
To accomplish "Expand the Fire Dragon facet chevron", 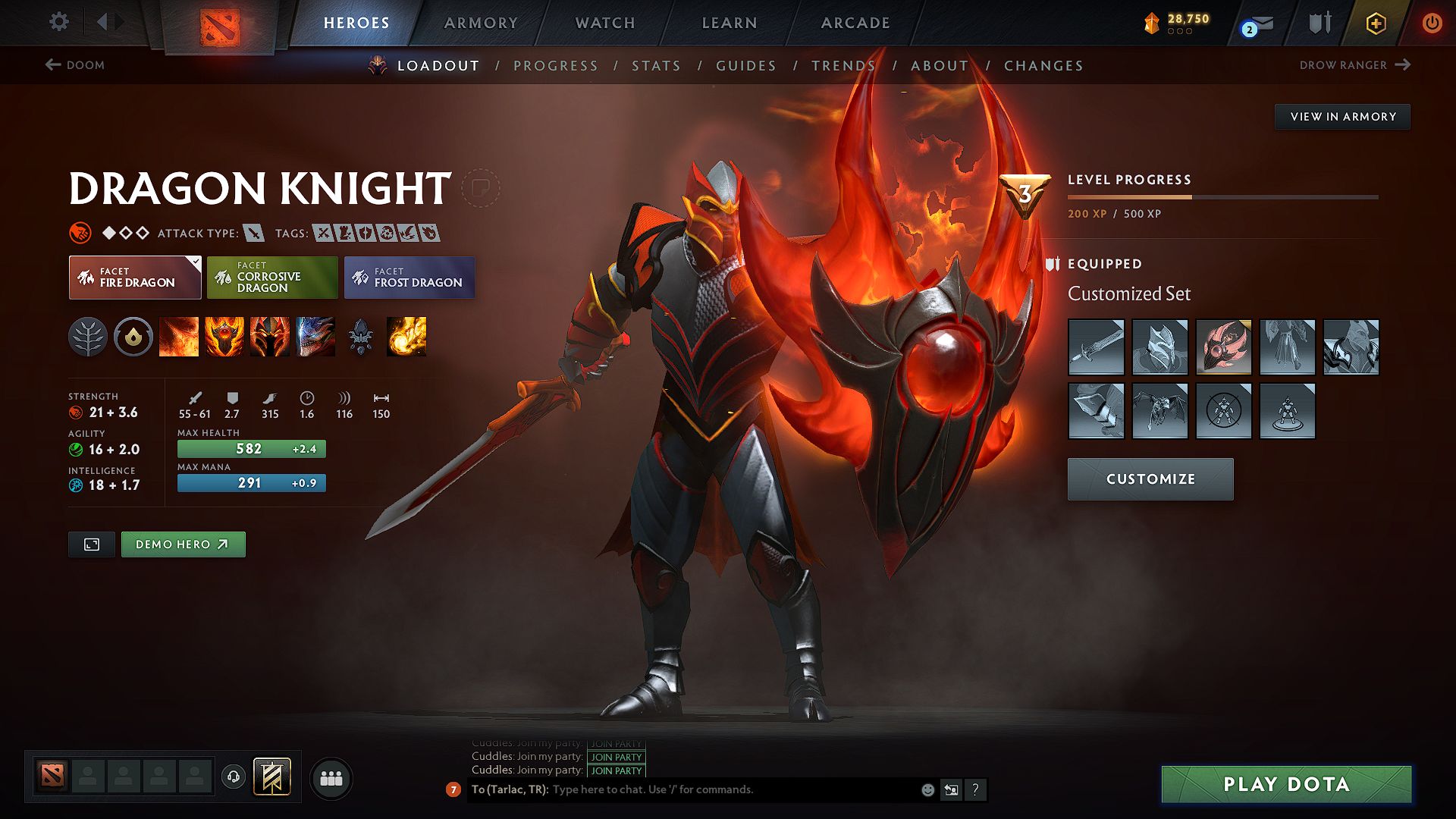I will 196,261.
